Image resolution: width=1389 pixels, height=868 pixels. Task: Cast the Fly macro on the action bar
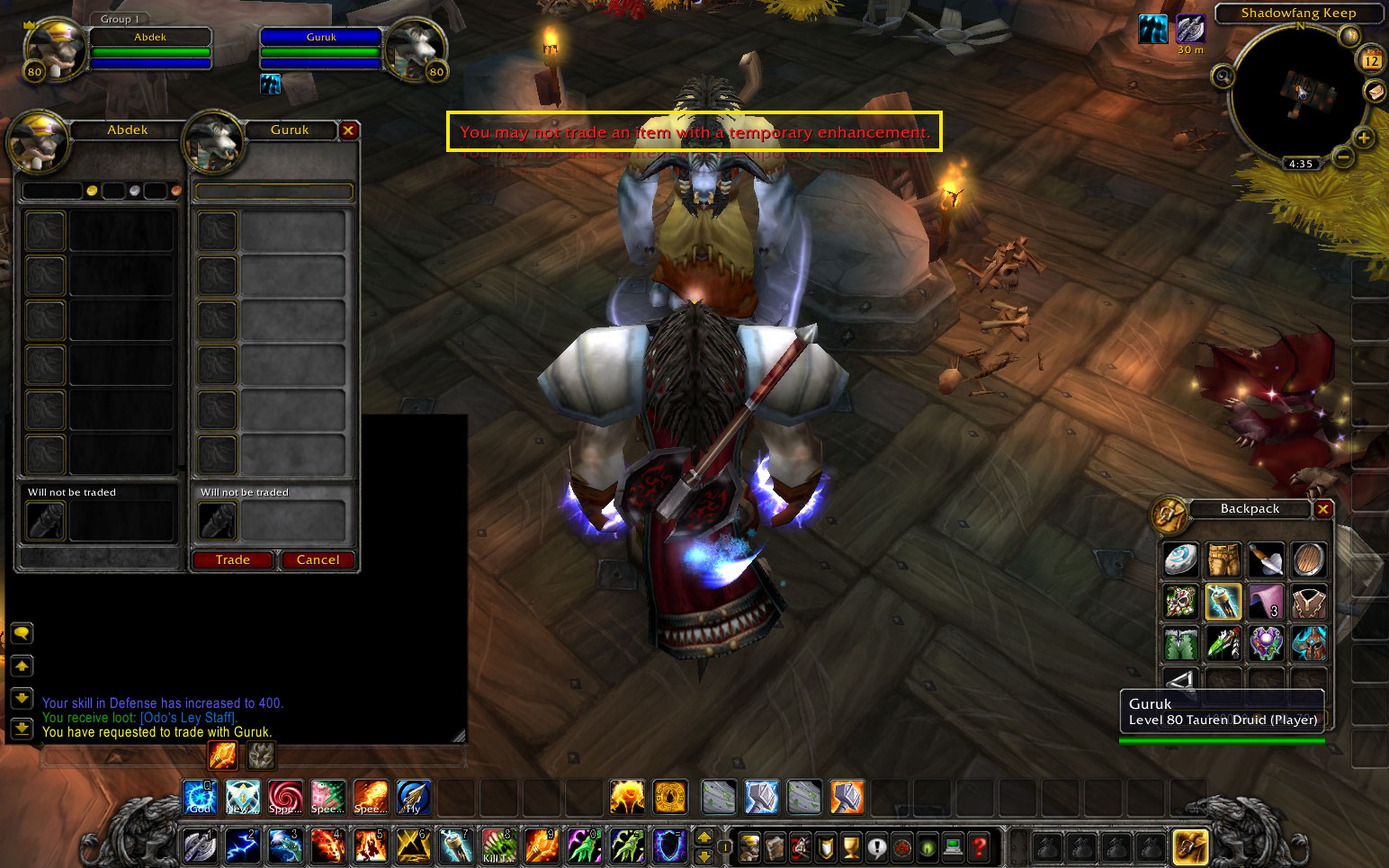coord(413,797)
